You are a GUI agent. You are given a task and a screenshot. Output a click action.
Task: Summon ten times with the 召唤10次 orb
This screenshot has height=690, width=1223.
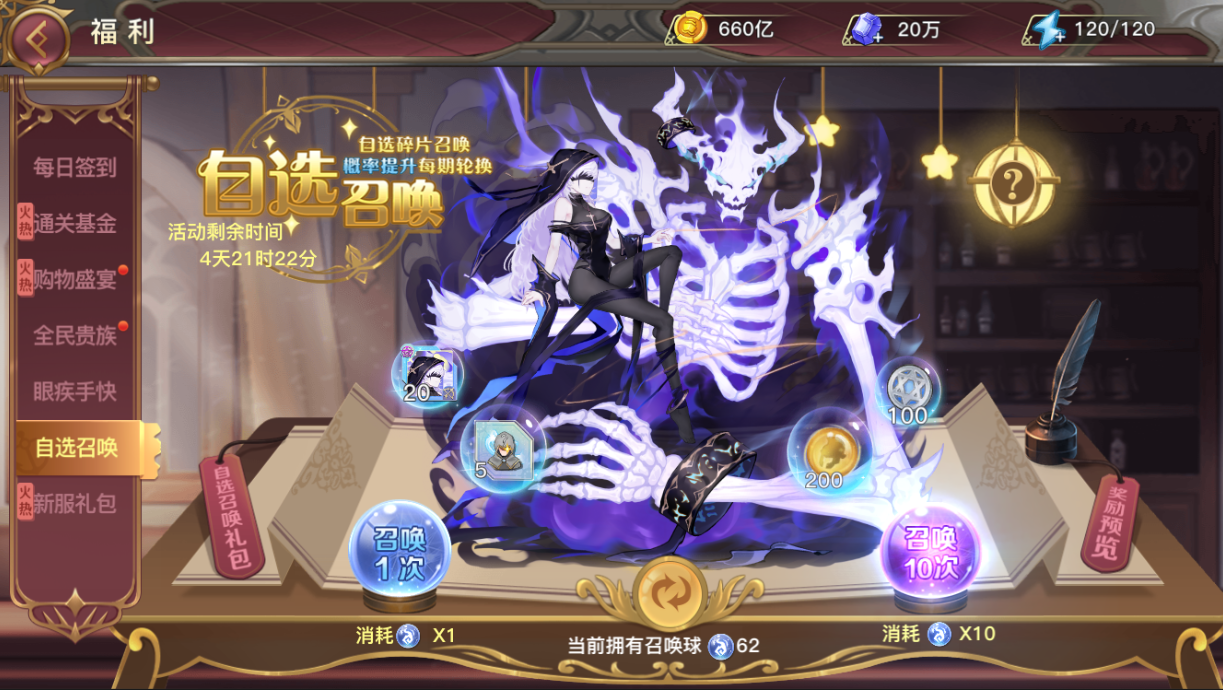point(930,552)
